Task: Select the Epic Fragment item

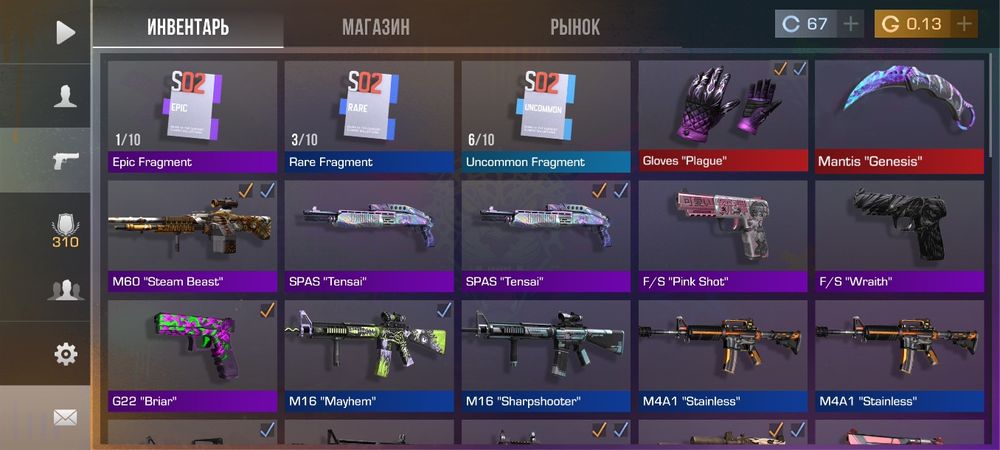Action: 192,115
